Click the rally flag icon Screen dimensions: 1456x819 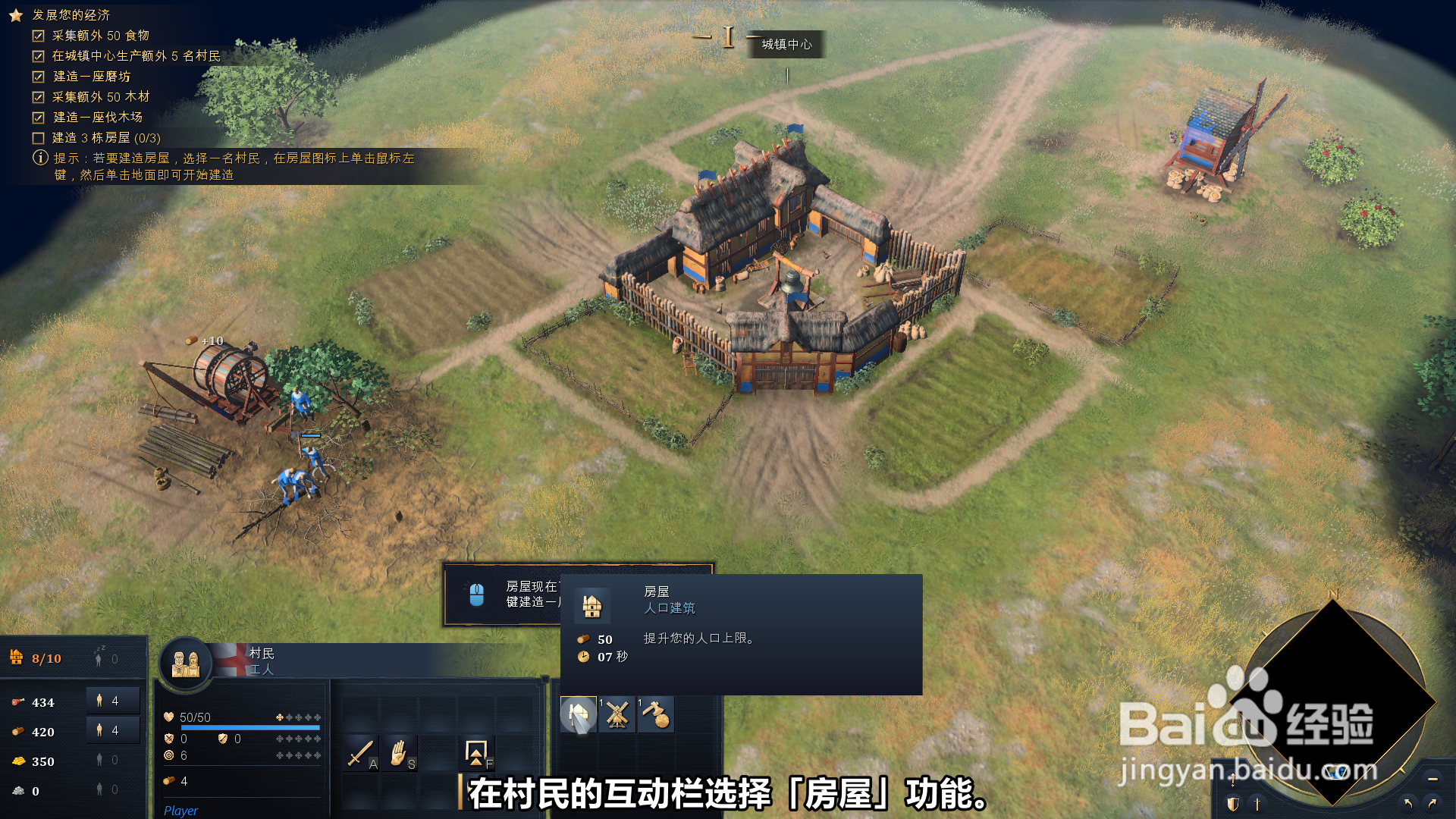475,753
